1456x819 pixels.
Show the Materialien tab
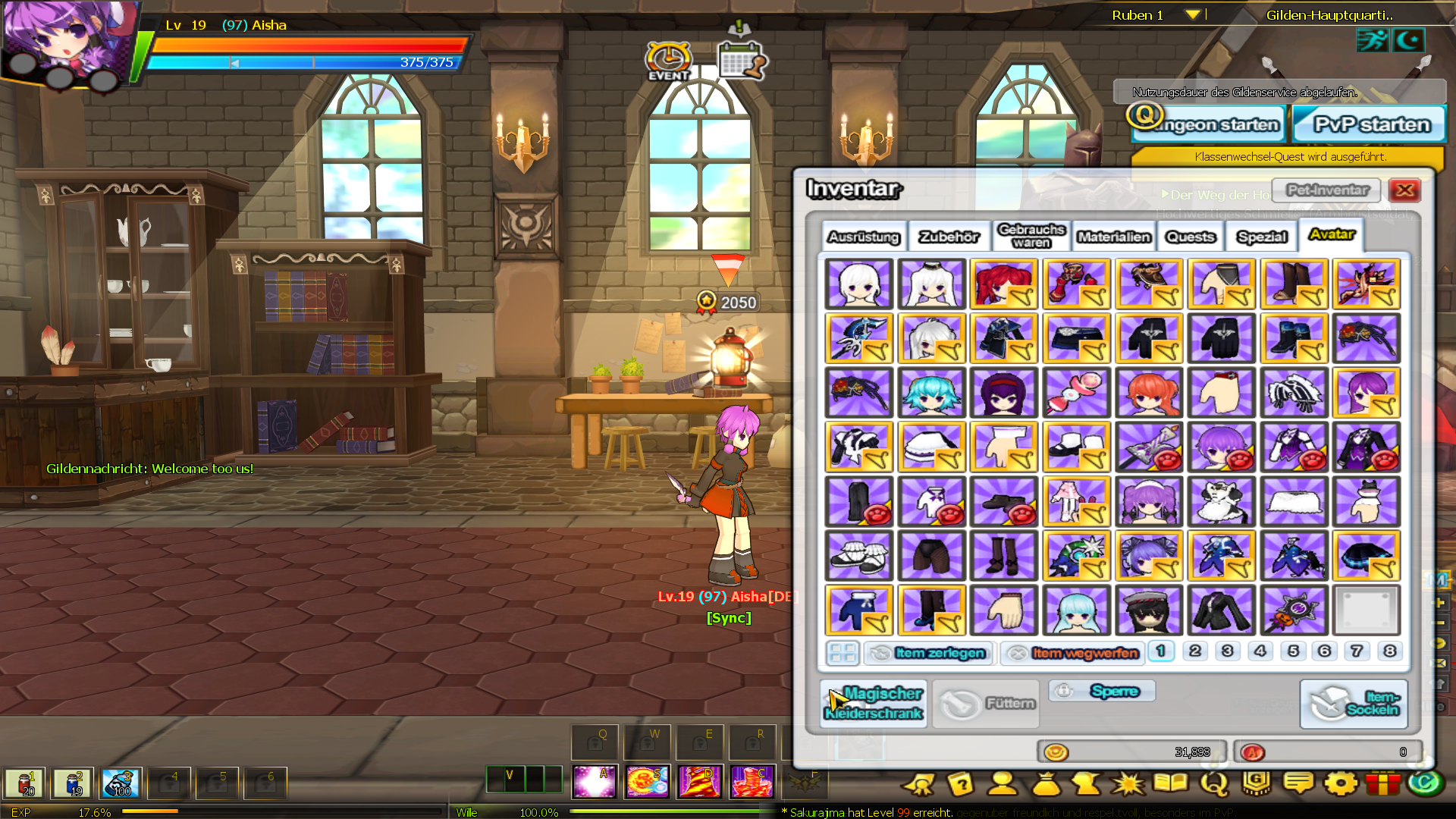[1114, 237]
